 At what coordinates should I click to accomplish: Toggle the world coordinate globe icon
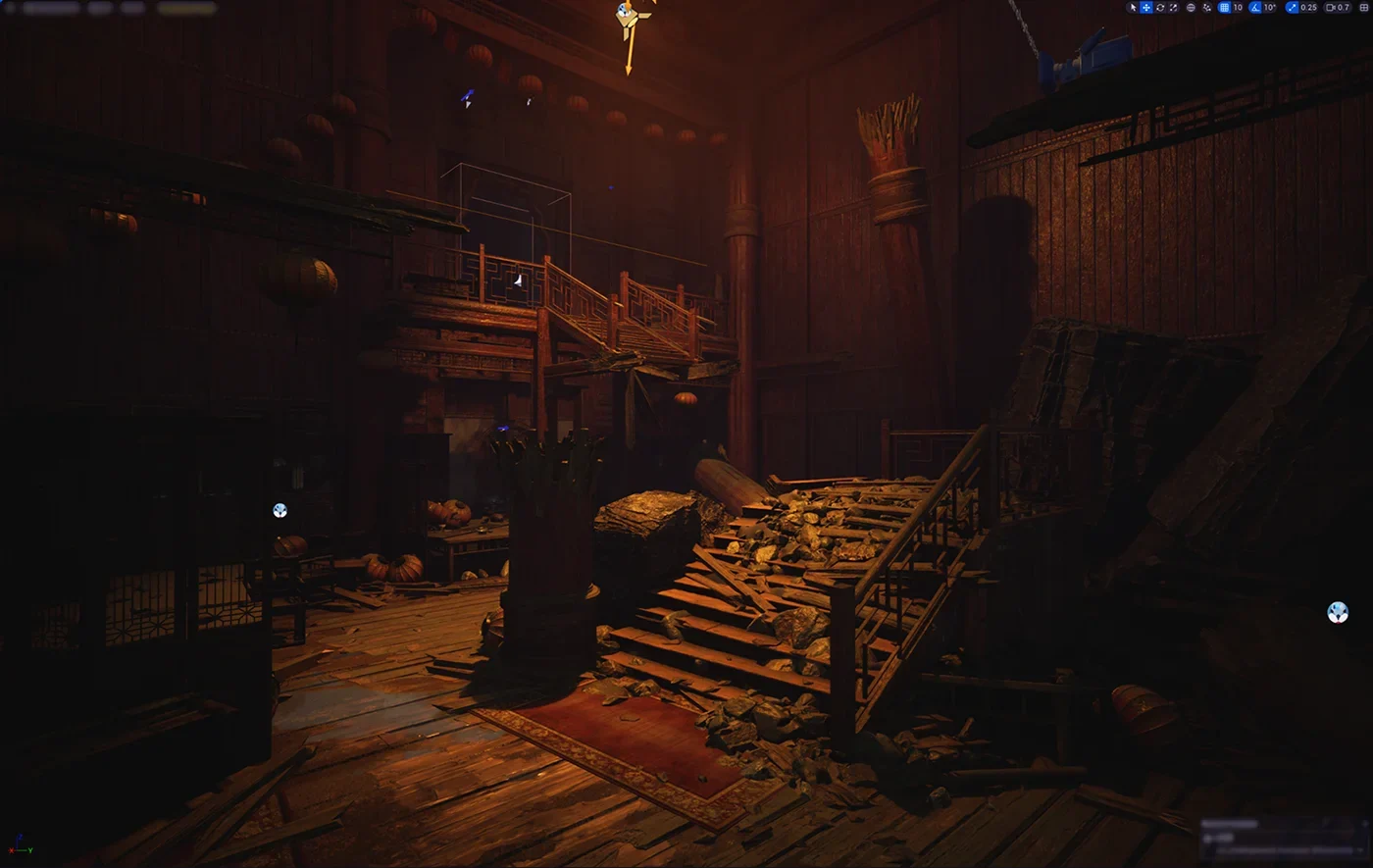click(1191, 8)
